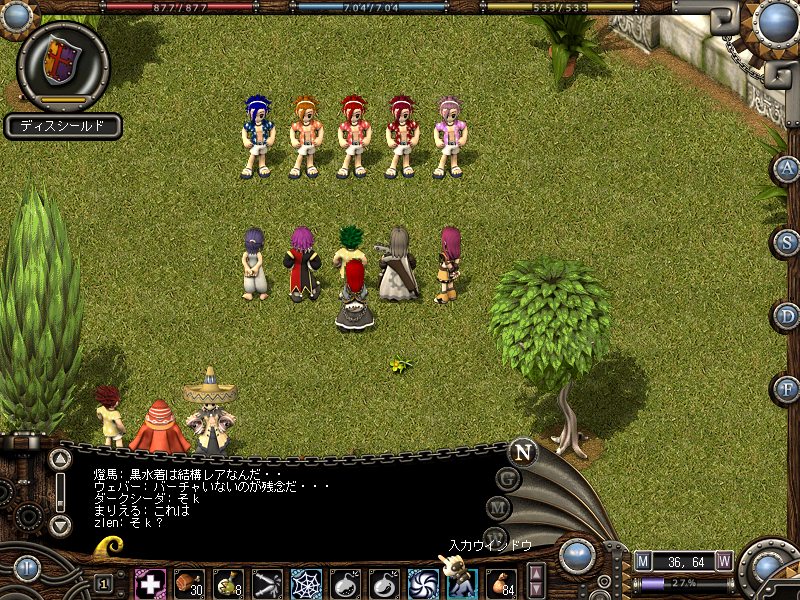Use the pouch item with count 84
The image size is (800, 600).
pyautogui.click(x=501, y=582)
